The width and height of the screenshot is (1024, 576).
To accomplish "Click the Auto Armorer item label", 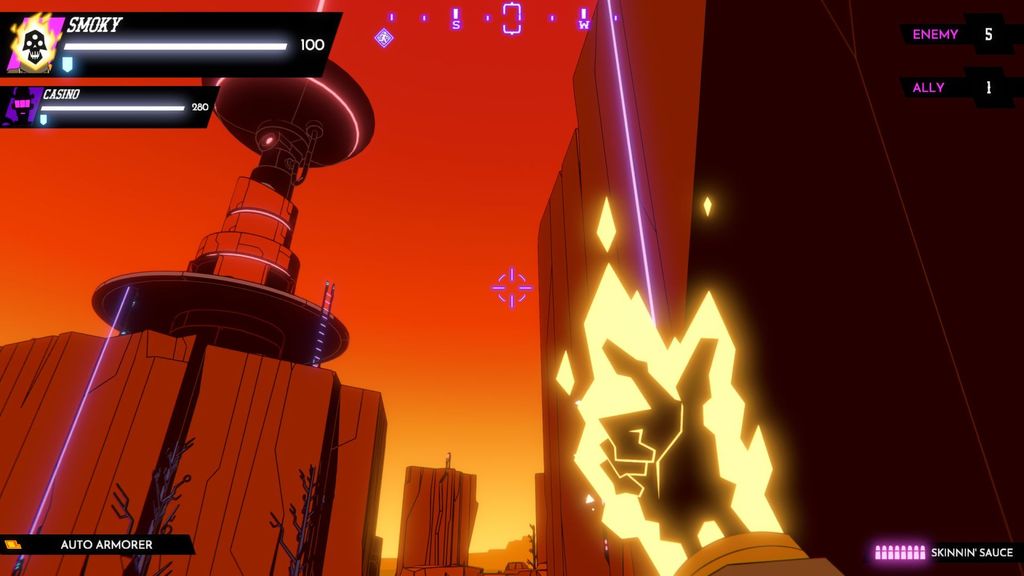I will point(106,545).
